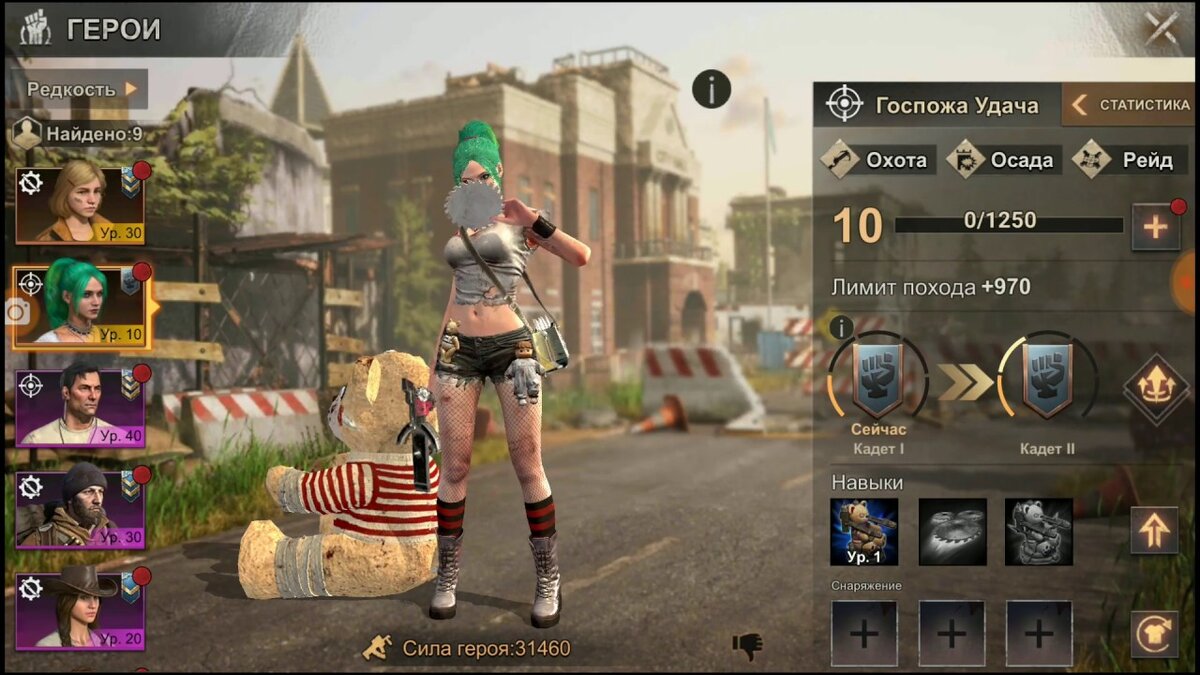The image size is (1200, 675).
Task: Show the Охота hero type
Action: click(877, 160)
